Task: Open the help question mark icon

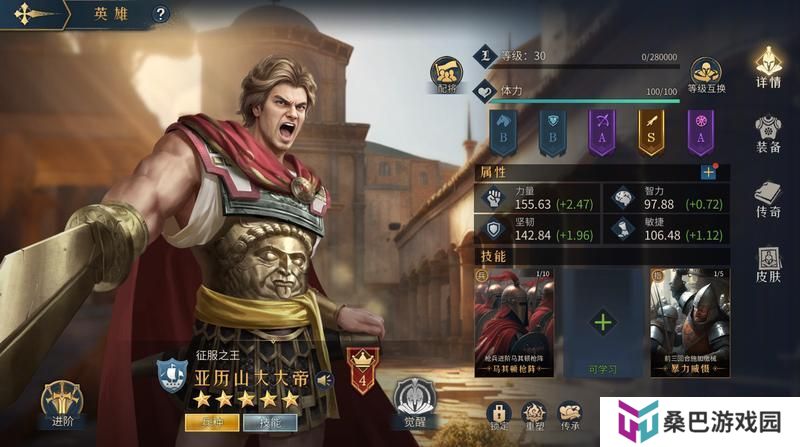Action: [x=161, y=14]
